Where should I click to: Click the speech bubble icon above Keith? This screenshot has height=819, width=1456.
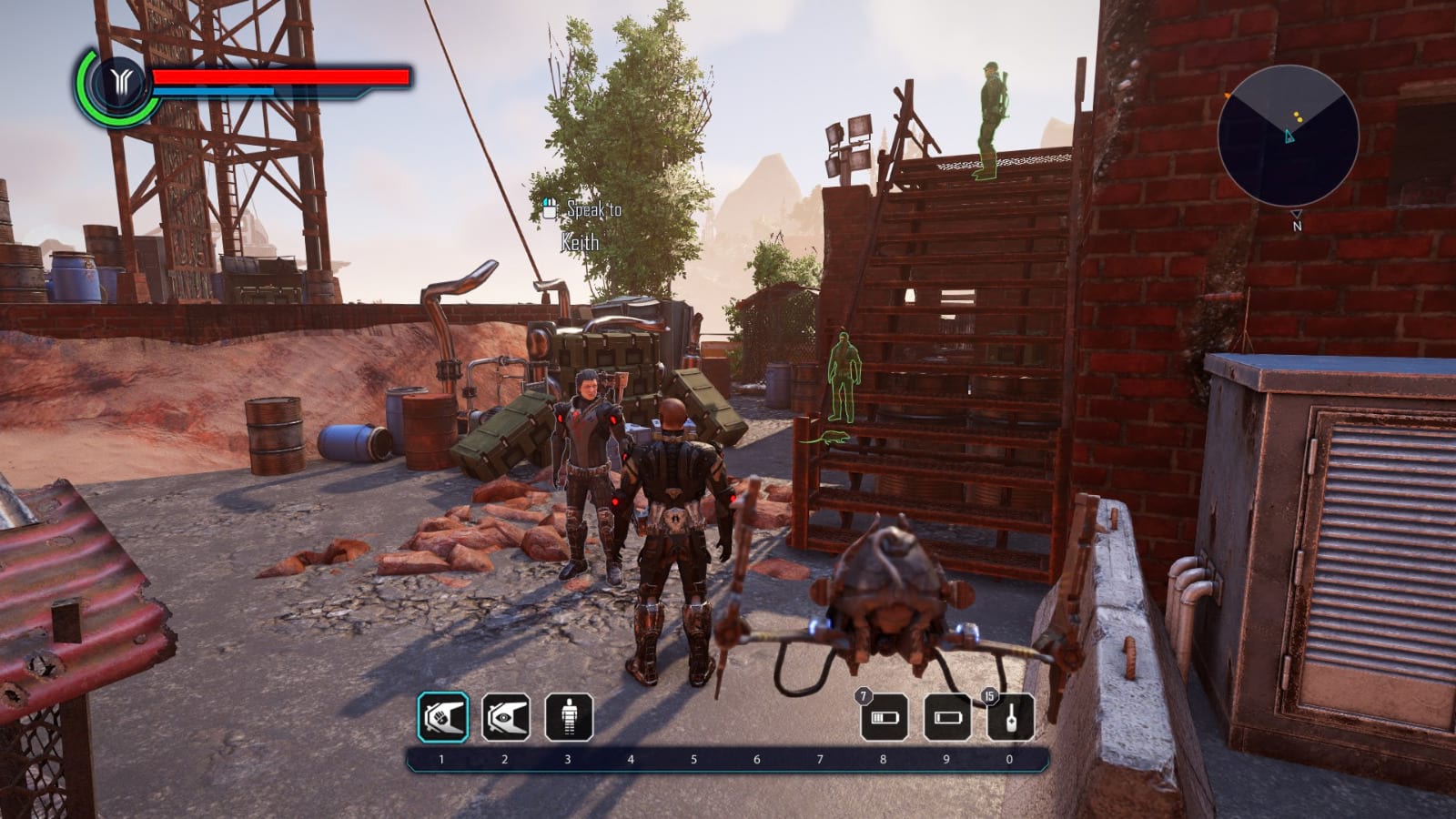[551, 208]
